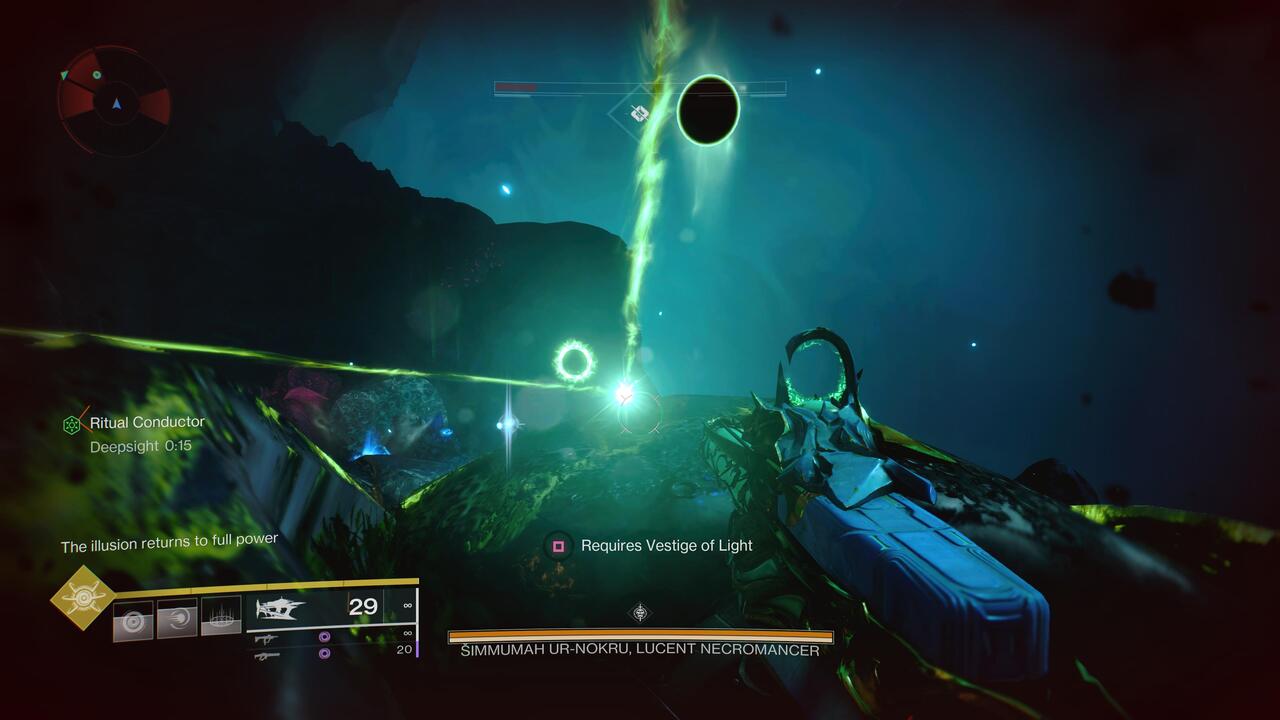The height and width of the screenshot is (720, 1280).
Task: Switch to the second weapon in the list
Action: (266, 638)
